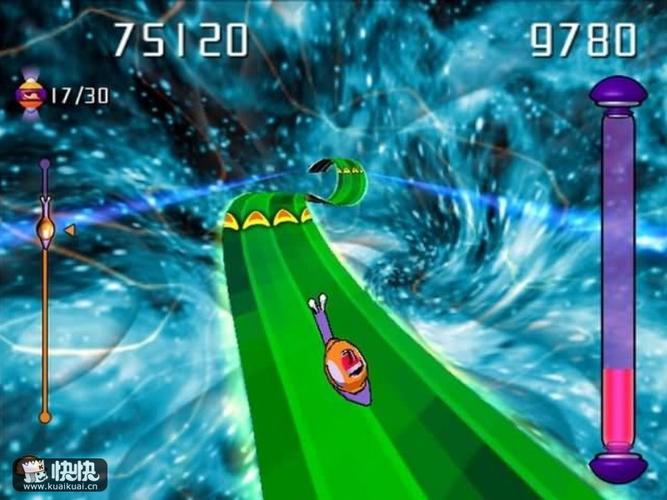The width and height of the screenshot is (667, 500).
Task: Select the striped collectible counter icon
Action: 30,95
